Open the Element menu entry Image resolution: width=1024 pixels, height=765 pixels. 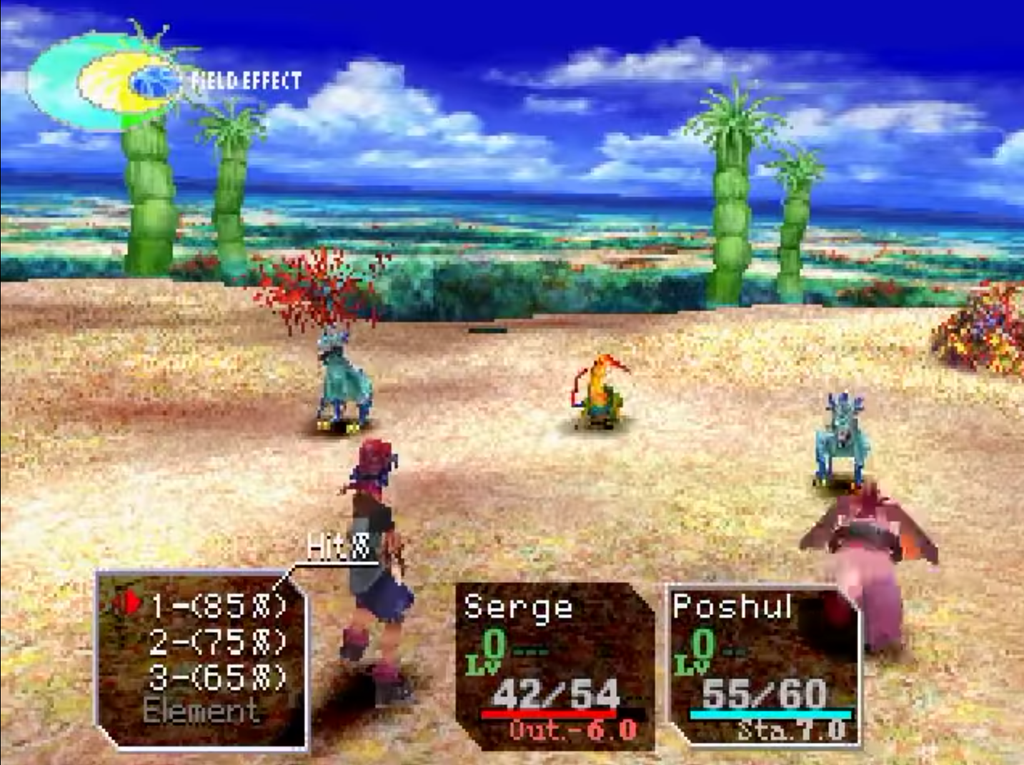click(x=201, y=712)
